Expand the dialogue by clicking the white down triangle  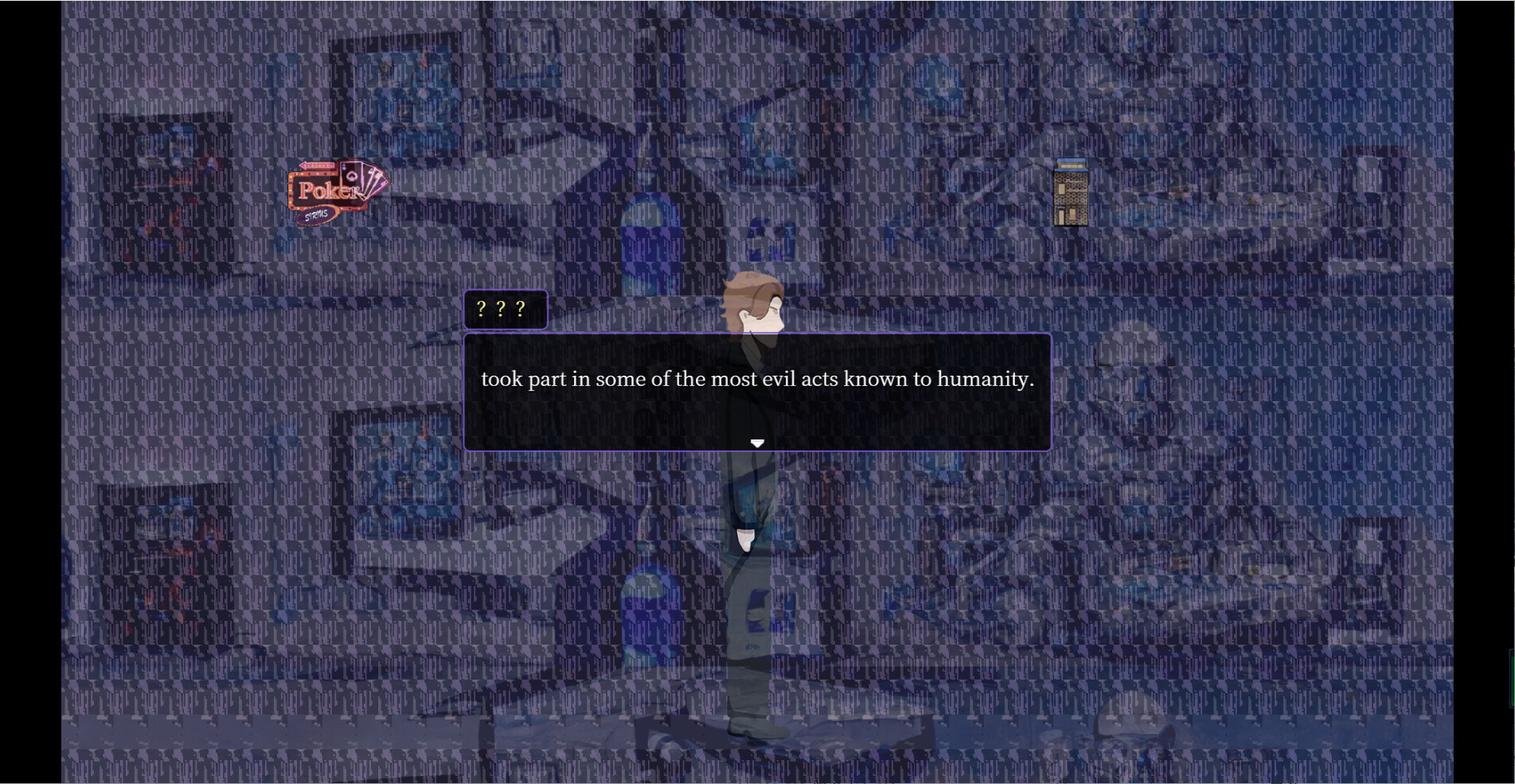coord(756,443)
